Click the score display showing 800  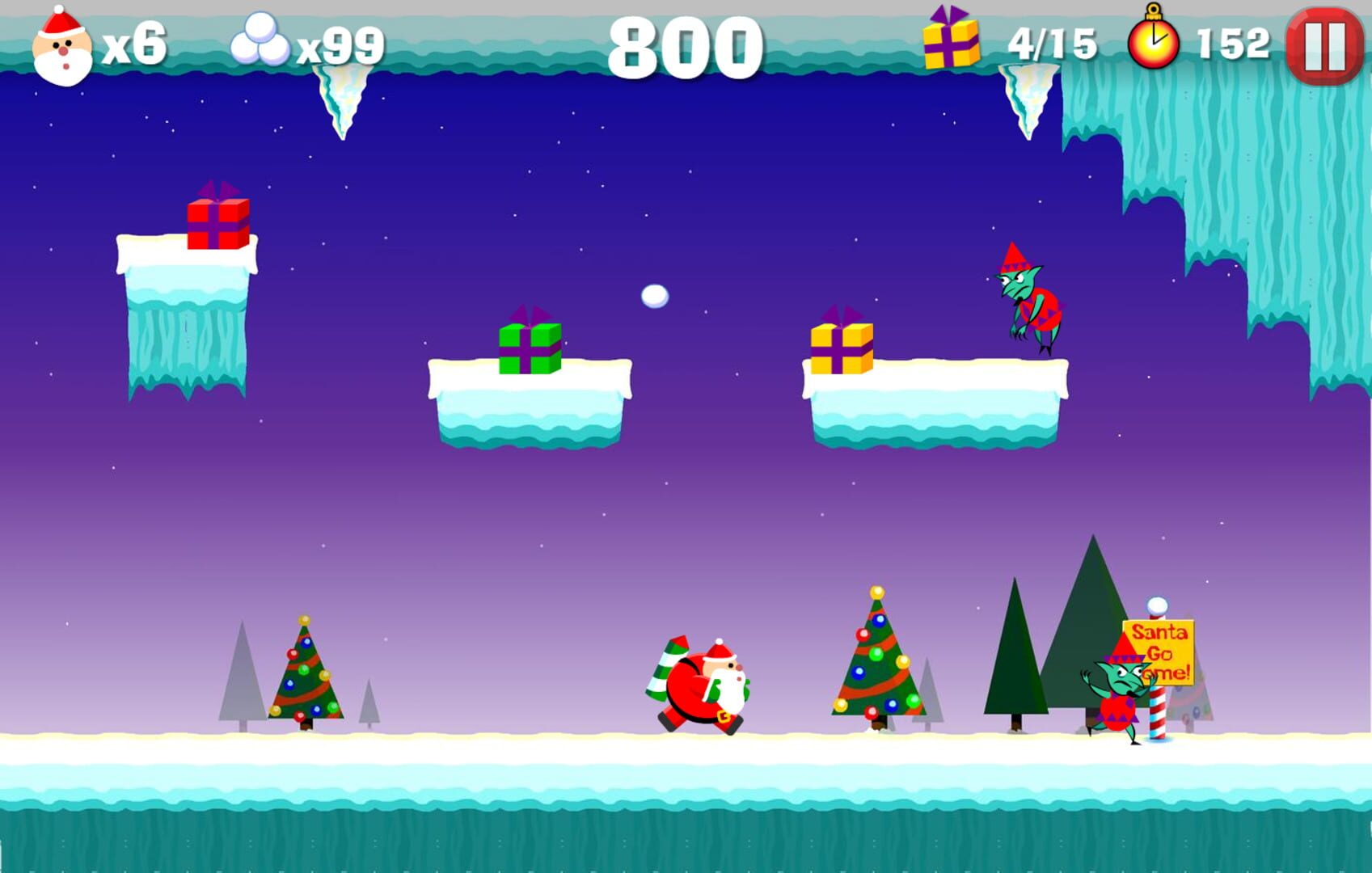[x=688, y=44]
